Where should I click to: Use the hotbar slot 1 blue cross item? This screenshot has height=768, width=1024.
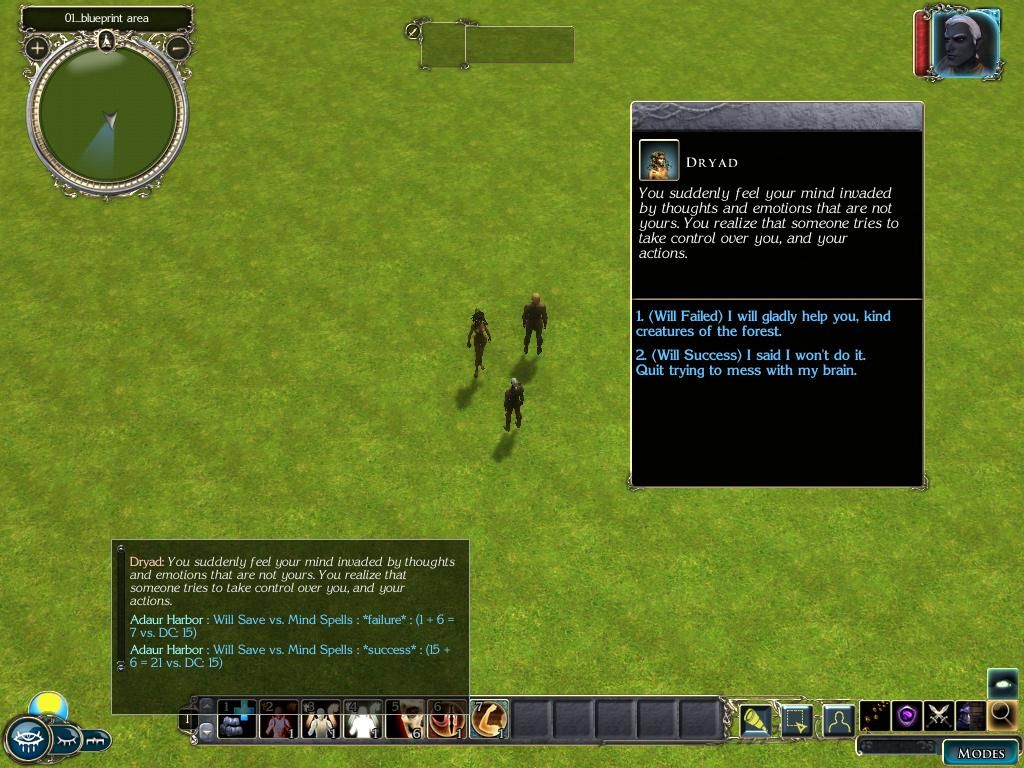pyautogui.click(x=238, y=719)
